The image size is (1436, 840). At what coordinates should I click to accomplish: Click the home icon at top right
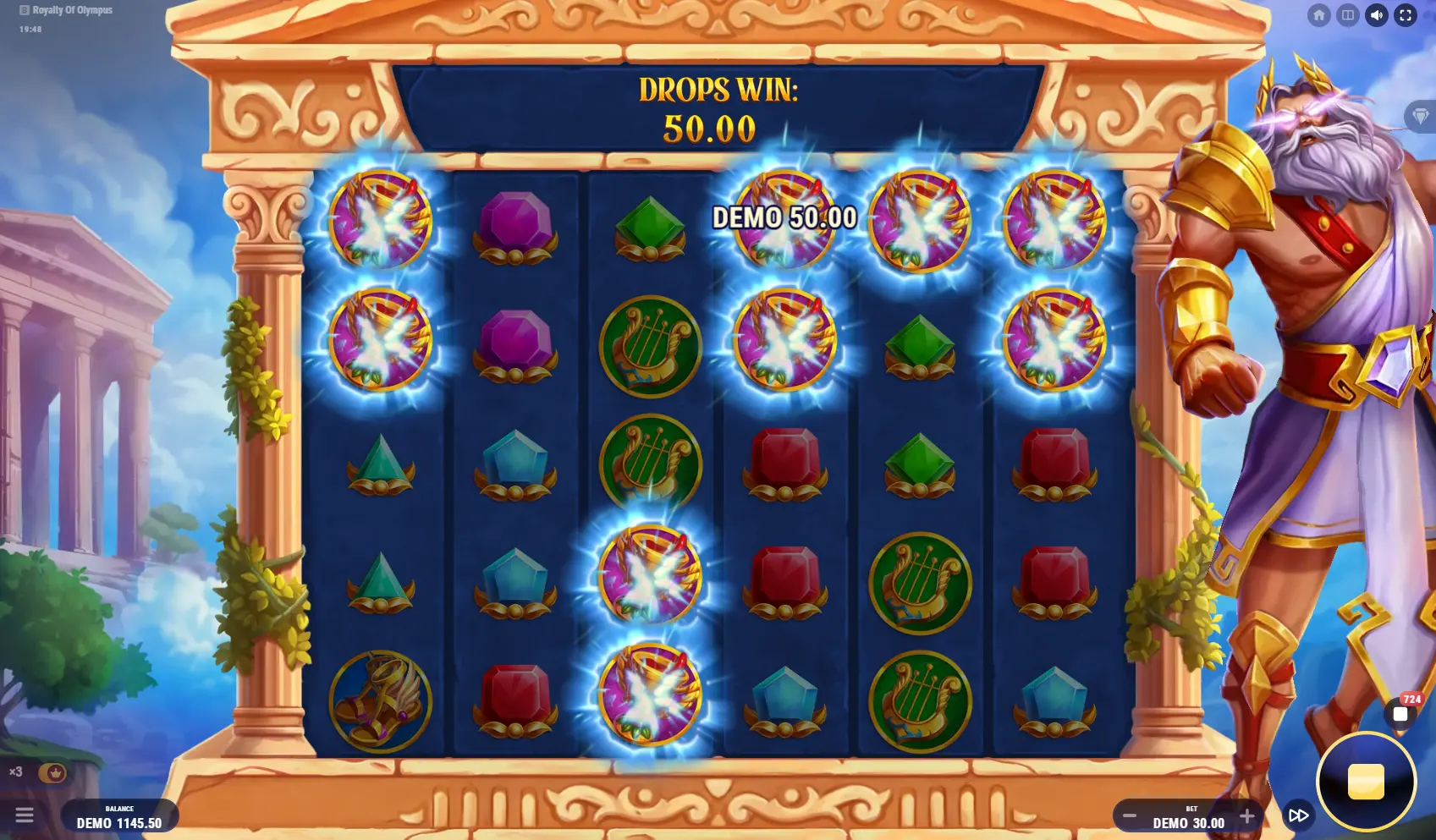click(1320, 14)
